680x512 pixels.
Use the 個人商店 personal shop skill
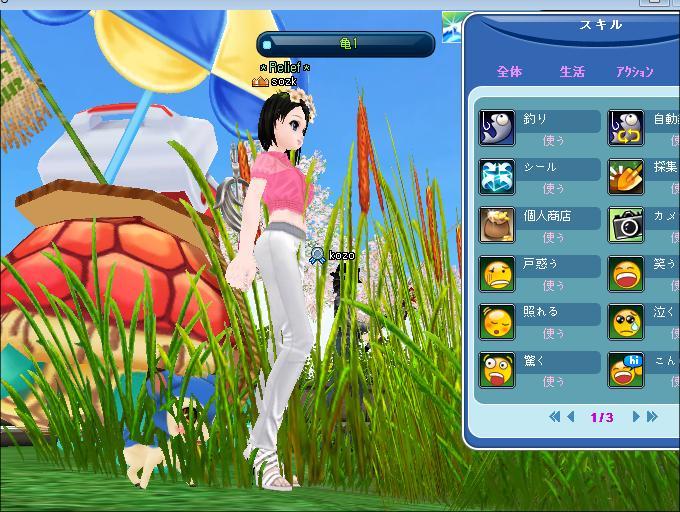coord(554,238)
